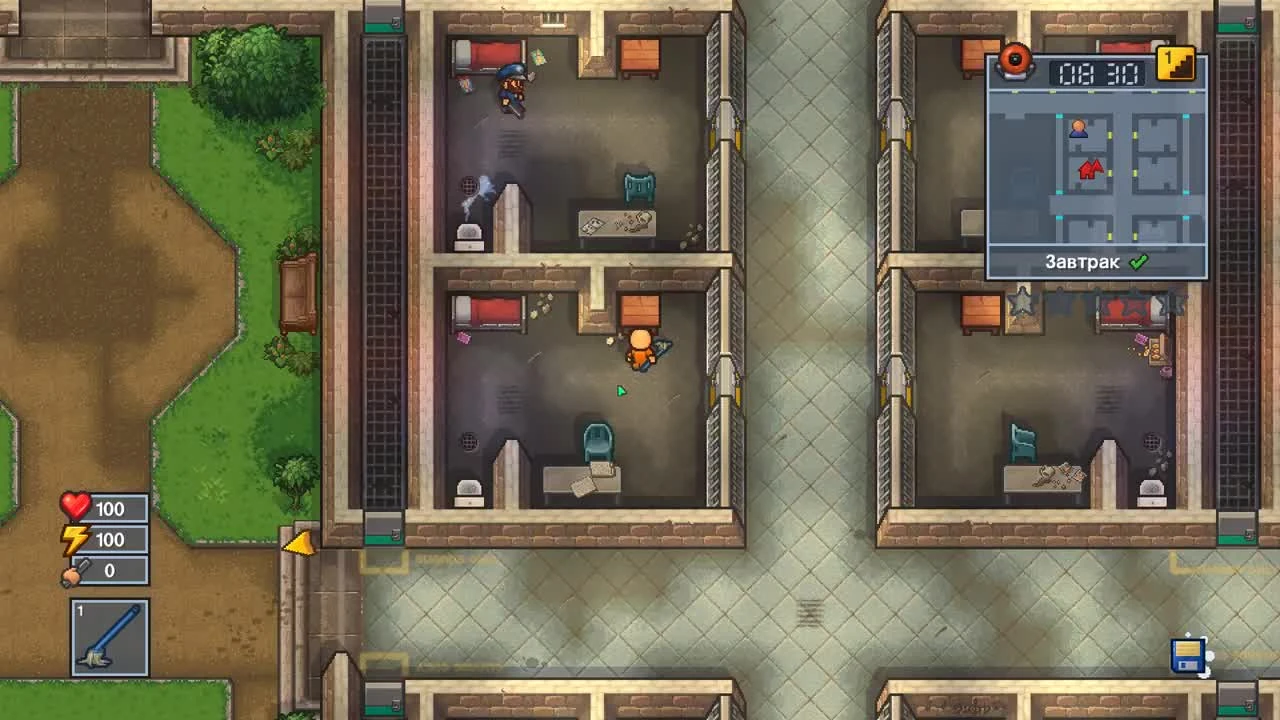Click the alarm bell icon above the minimap

1017,62
